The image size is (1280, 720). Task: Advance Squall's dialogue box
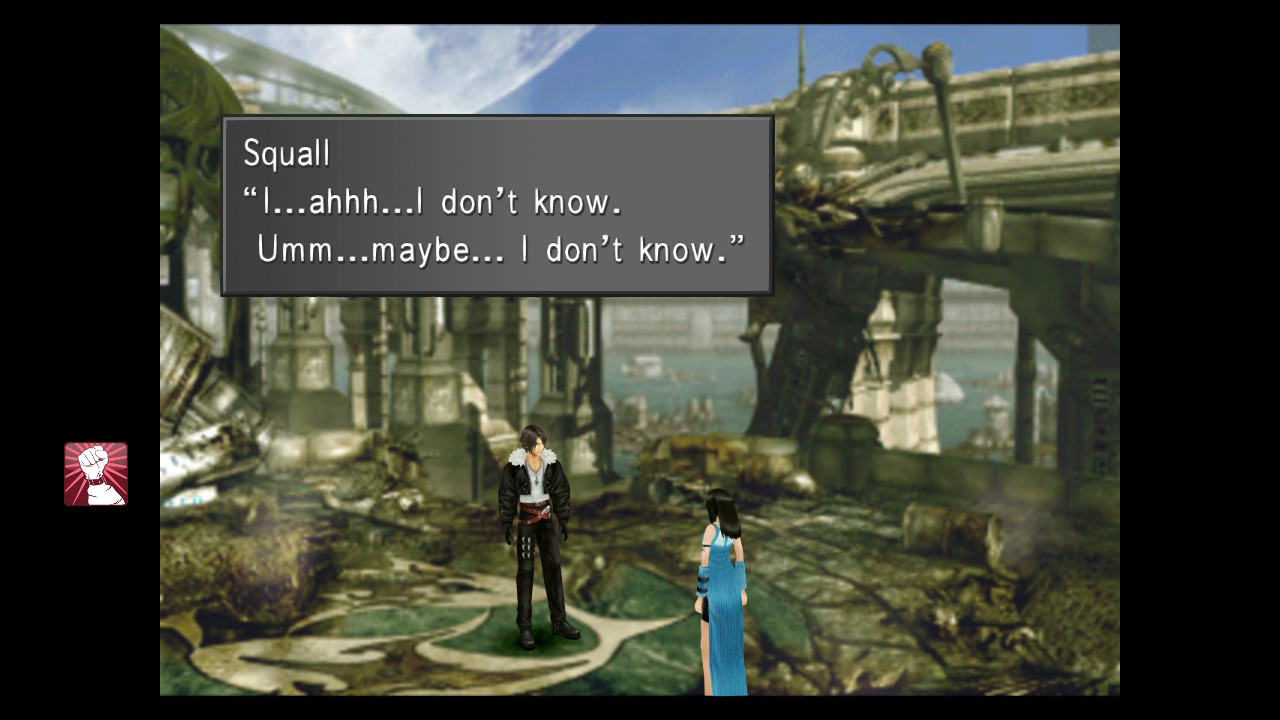tap(497, 206)
